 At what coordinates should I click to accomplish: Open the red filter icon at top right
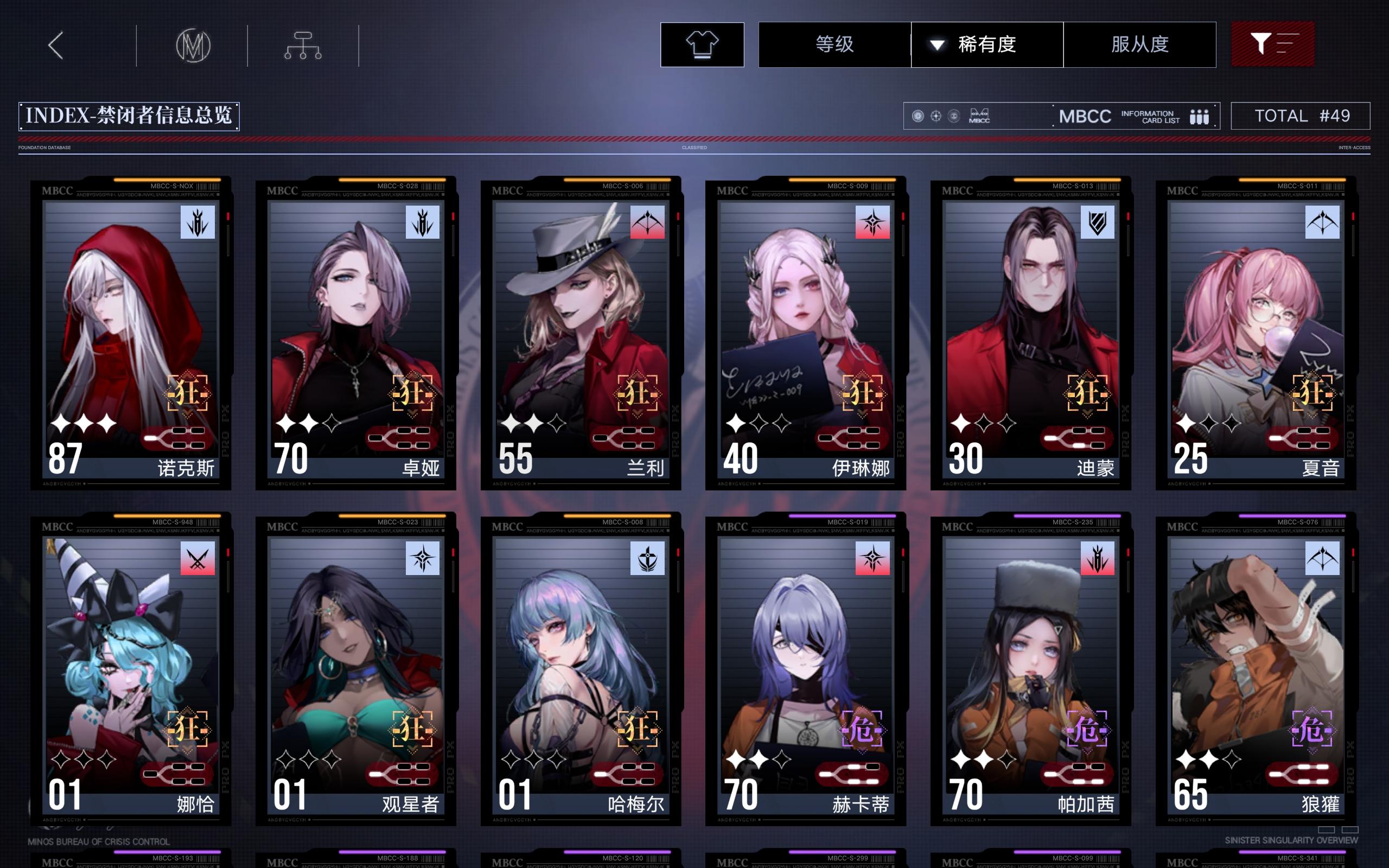1273,44
